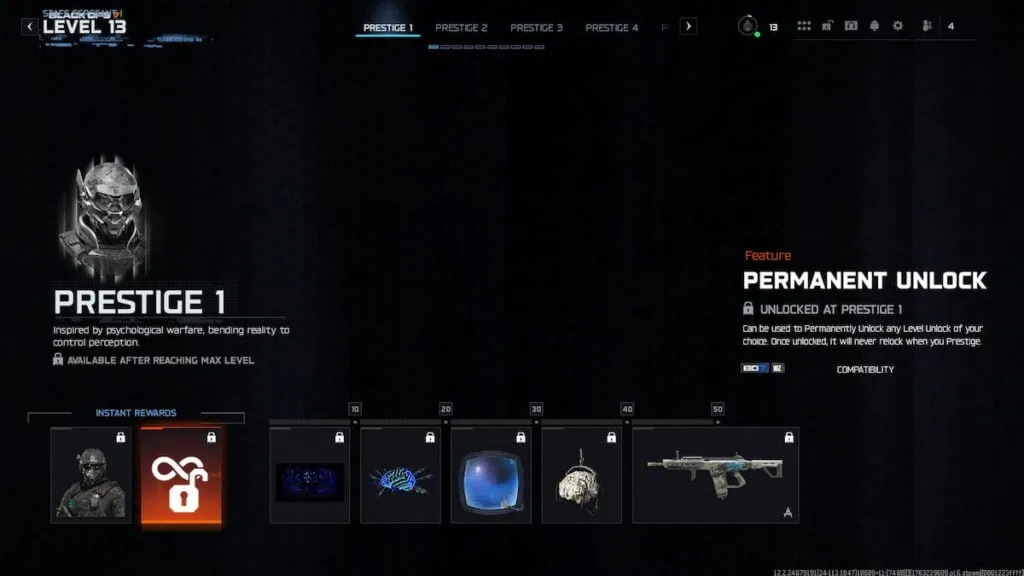Open the social friends list icon
The image size is (1024, 576).
click(927, 27)
